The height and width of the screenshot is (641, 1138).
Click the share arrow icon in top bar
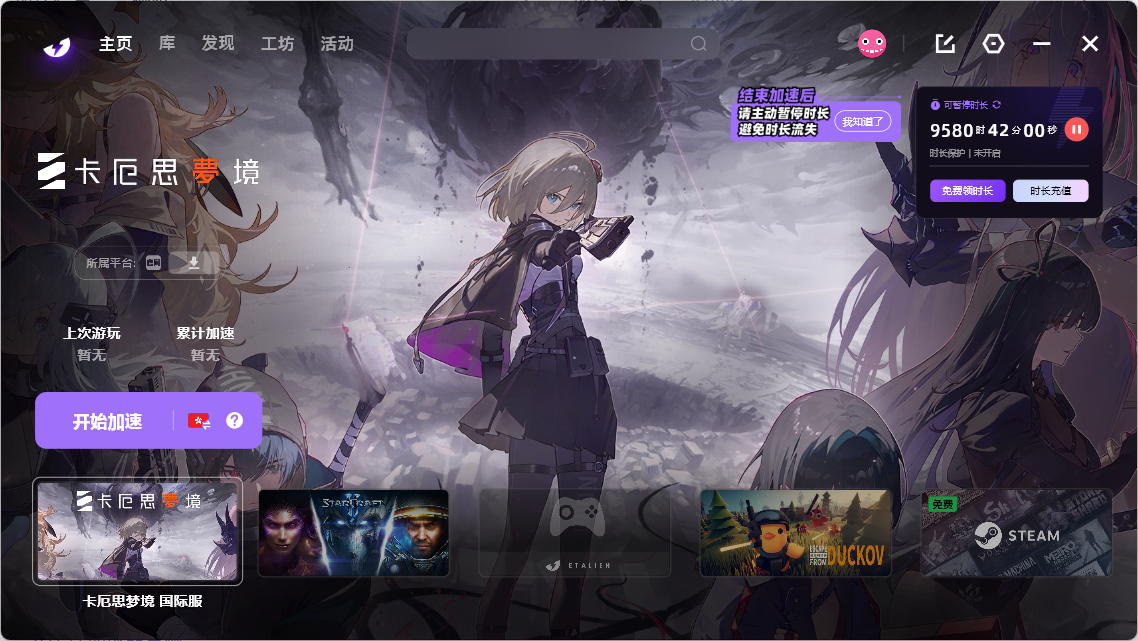pyautogui.click(x=945, y=44)
